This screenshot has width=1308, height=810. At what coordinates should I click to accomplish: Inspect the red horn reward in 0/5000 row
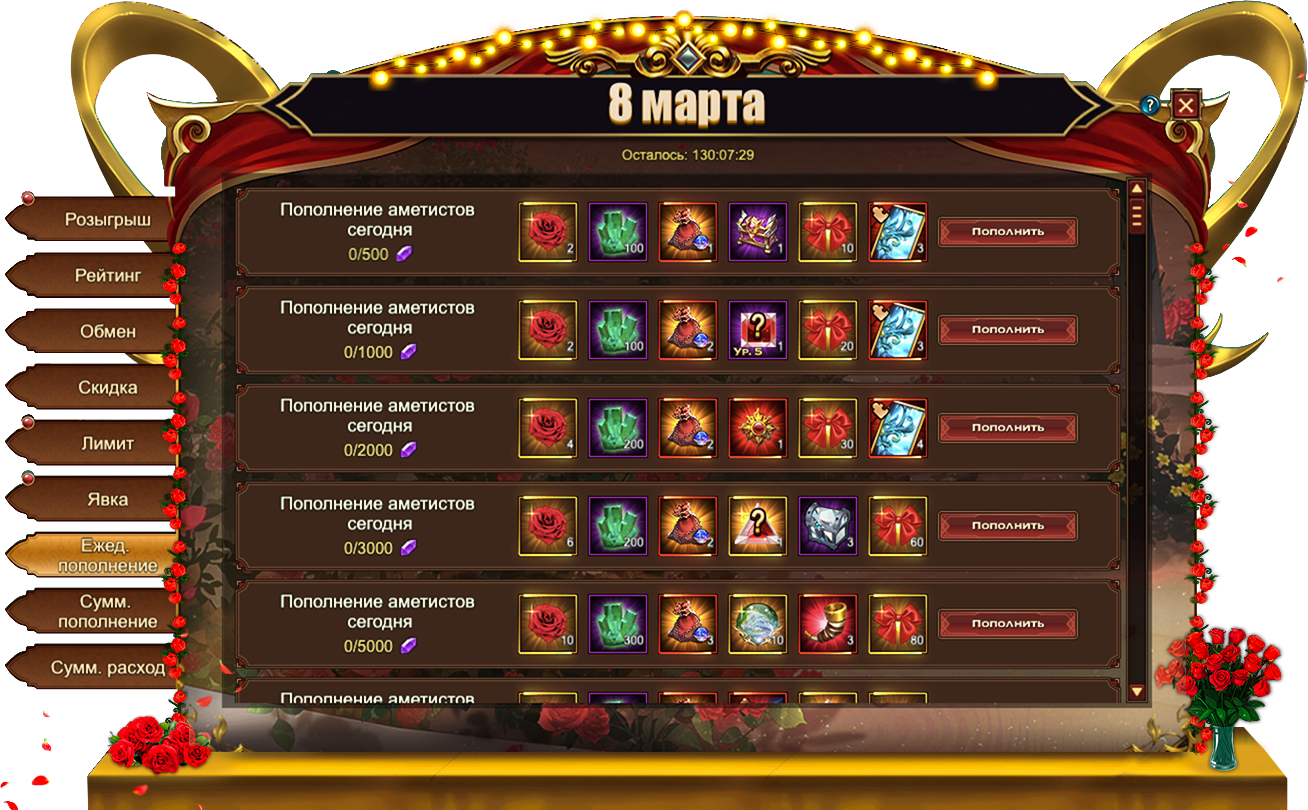pos(828,624)
